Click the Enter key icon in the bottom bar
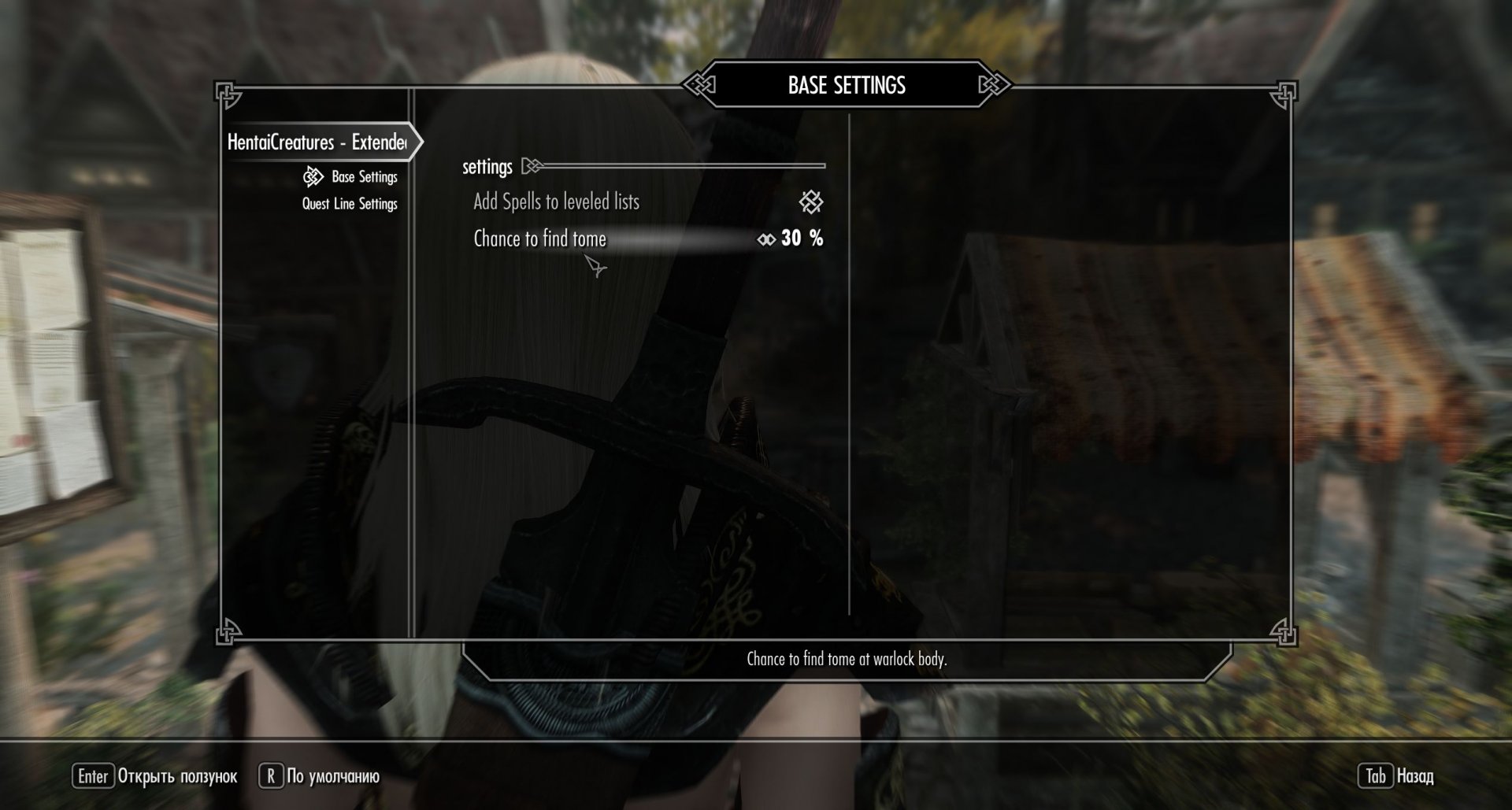The width and height of the screenshot is (1512, 810). point(92,775)
